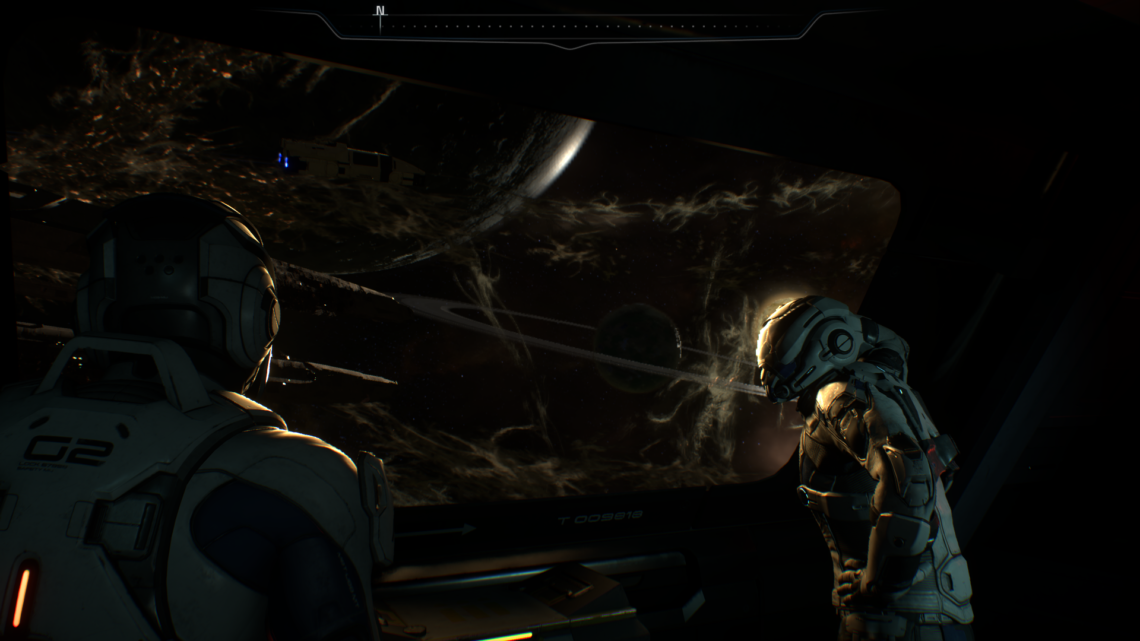
Task: Click the north marker on the compass bar
Action: pos(380,13)
